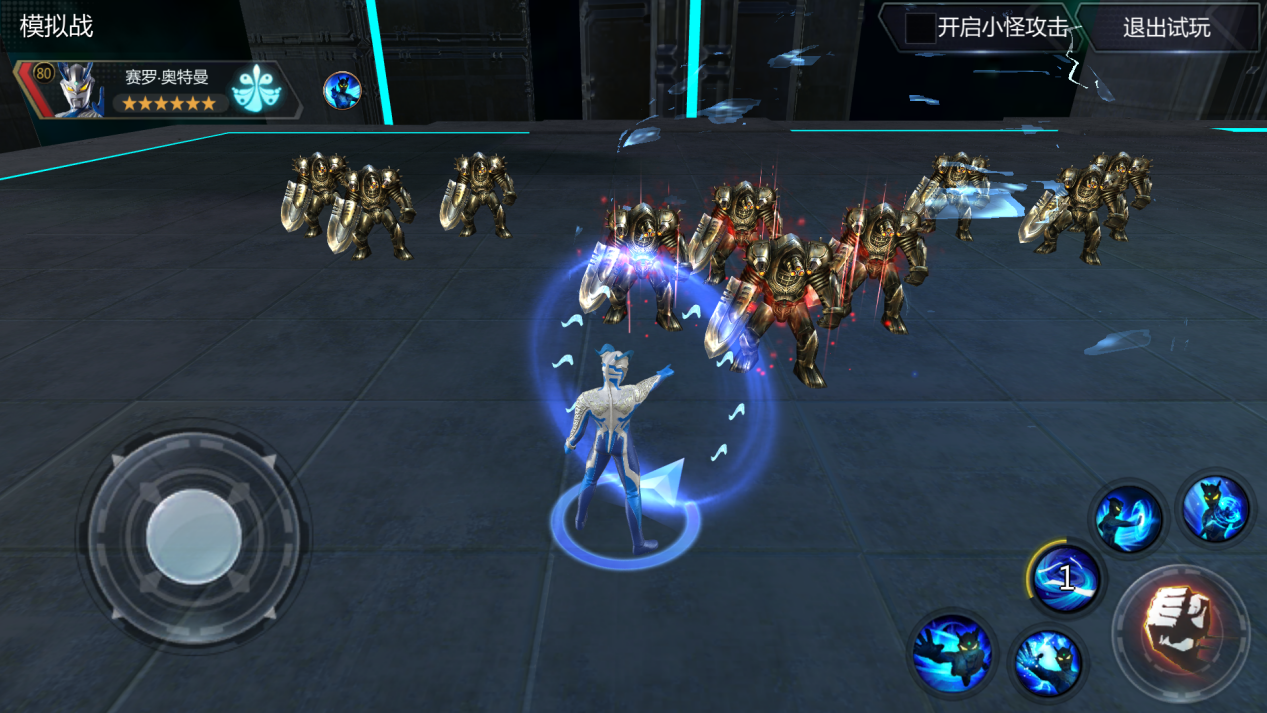Activate the swirling vortex skill showing 1

click(1066, 578)
